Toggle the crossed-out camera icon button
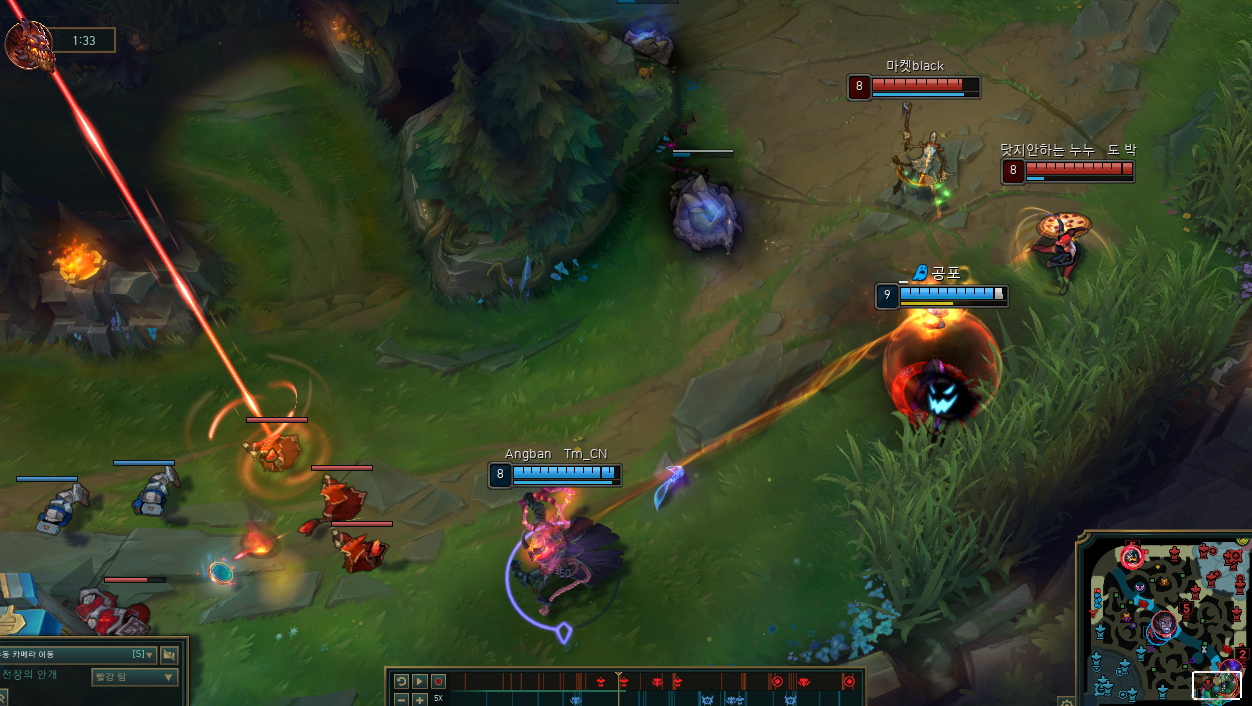The width and height of the screenshot is (1252, 706). [169, 655]
